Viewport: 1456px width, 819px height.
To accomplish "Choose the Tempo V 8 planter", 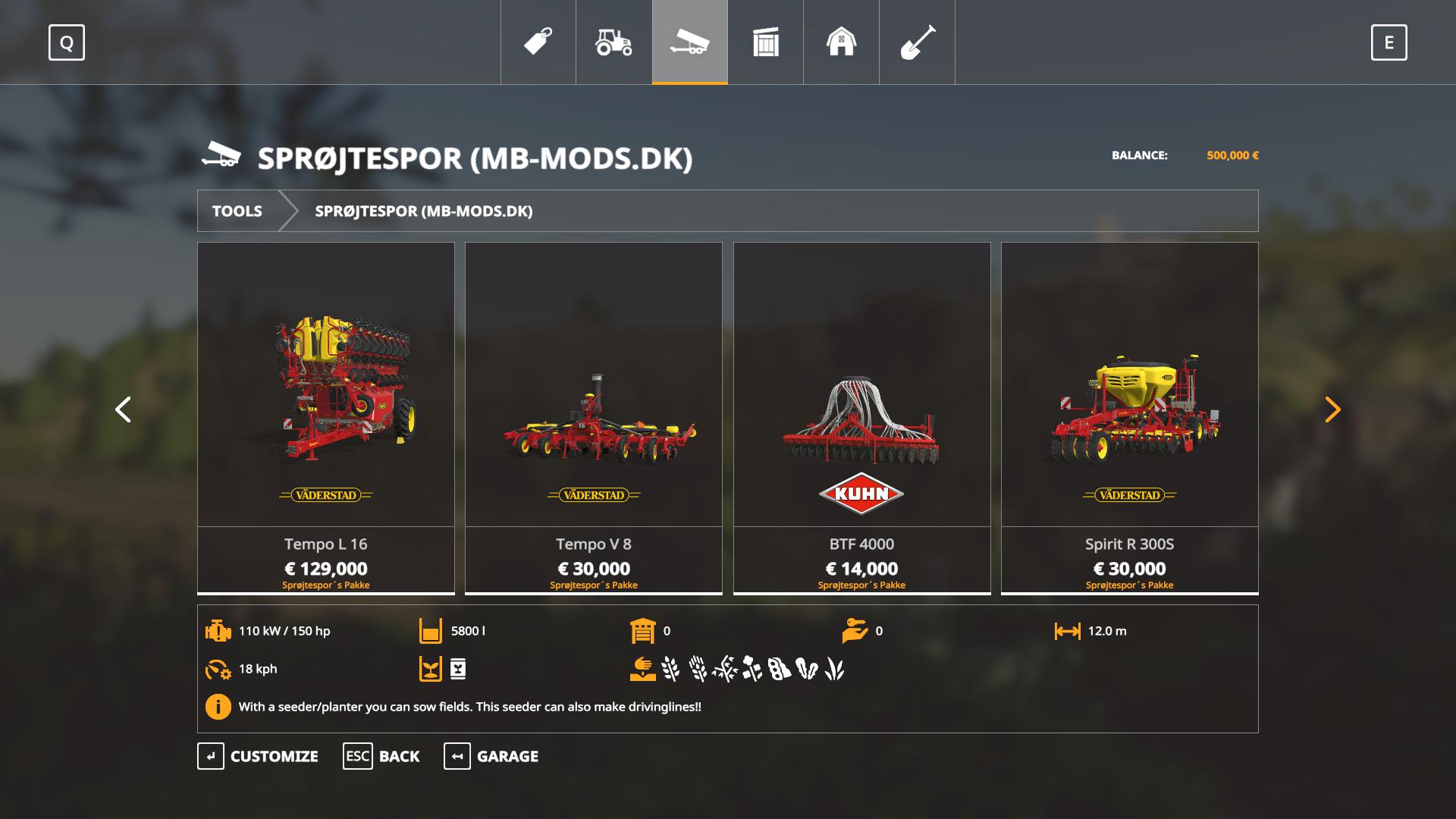I will tap(594, 417).
